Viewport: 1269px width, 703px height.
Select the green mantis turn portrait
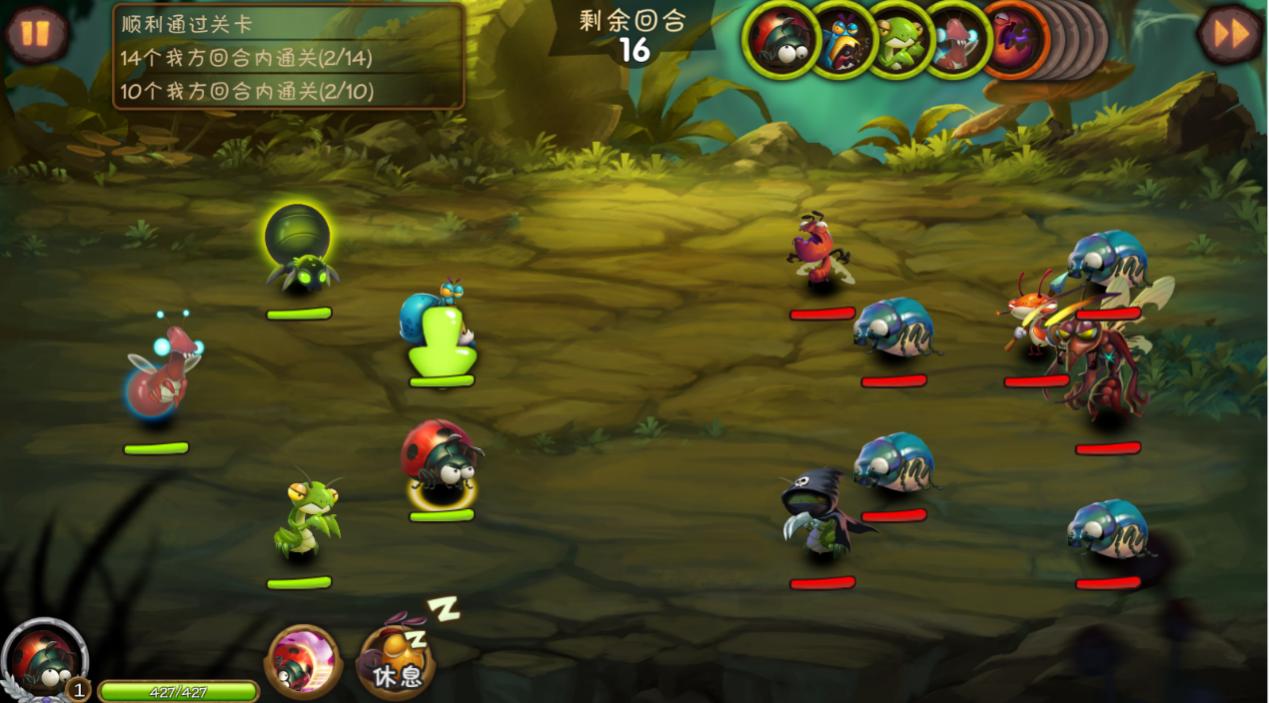[x=898, y=41]
